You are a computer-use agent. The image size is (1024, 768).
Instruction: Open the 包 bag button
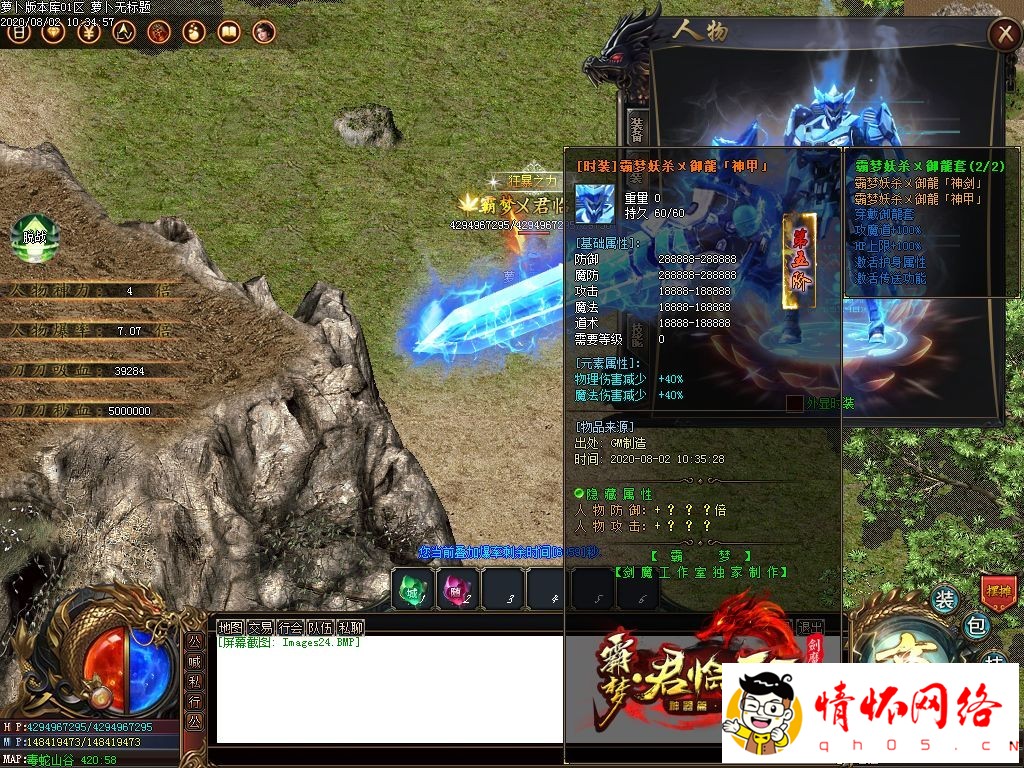coord(976,626)
